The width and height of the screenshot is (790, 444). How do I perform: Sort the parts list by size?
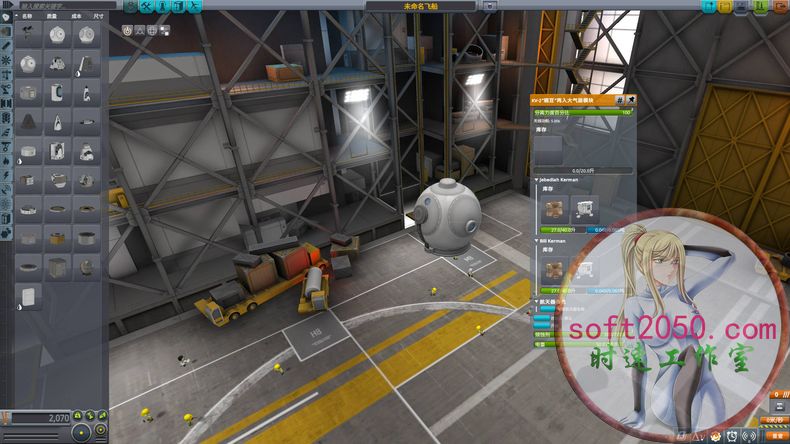pos(97,16)
